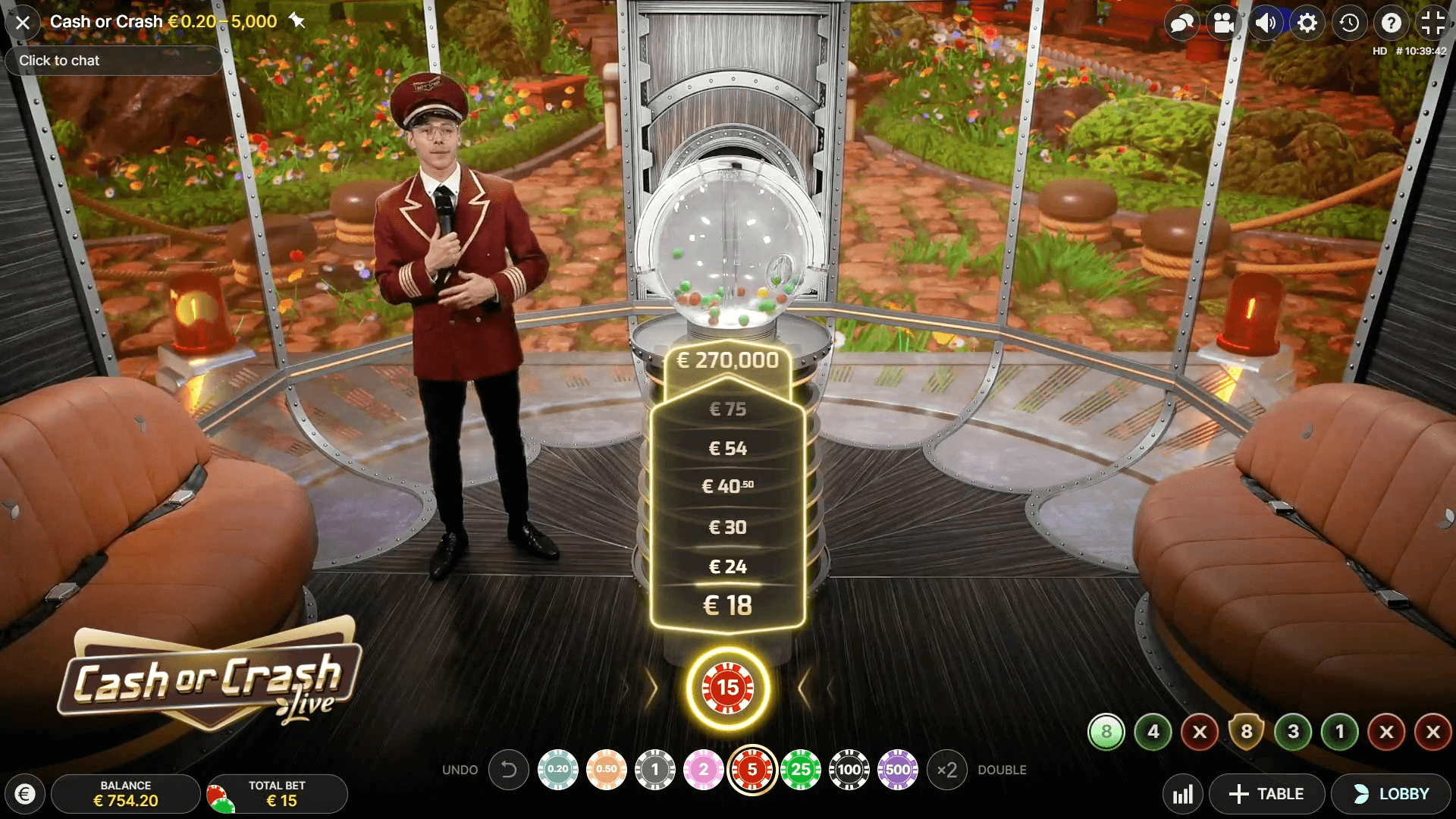The height and width of the screenshot is (819, 1456).
Task: Toggle fullscreen mode with the resize icon
Action: 1432,23
